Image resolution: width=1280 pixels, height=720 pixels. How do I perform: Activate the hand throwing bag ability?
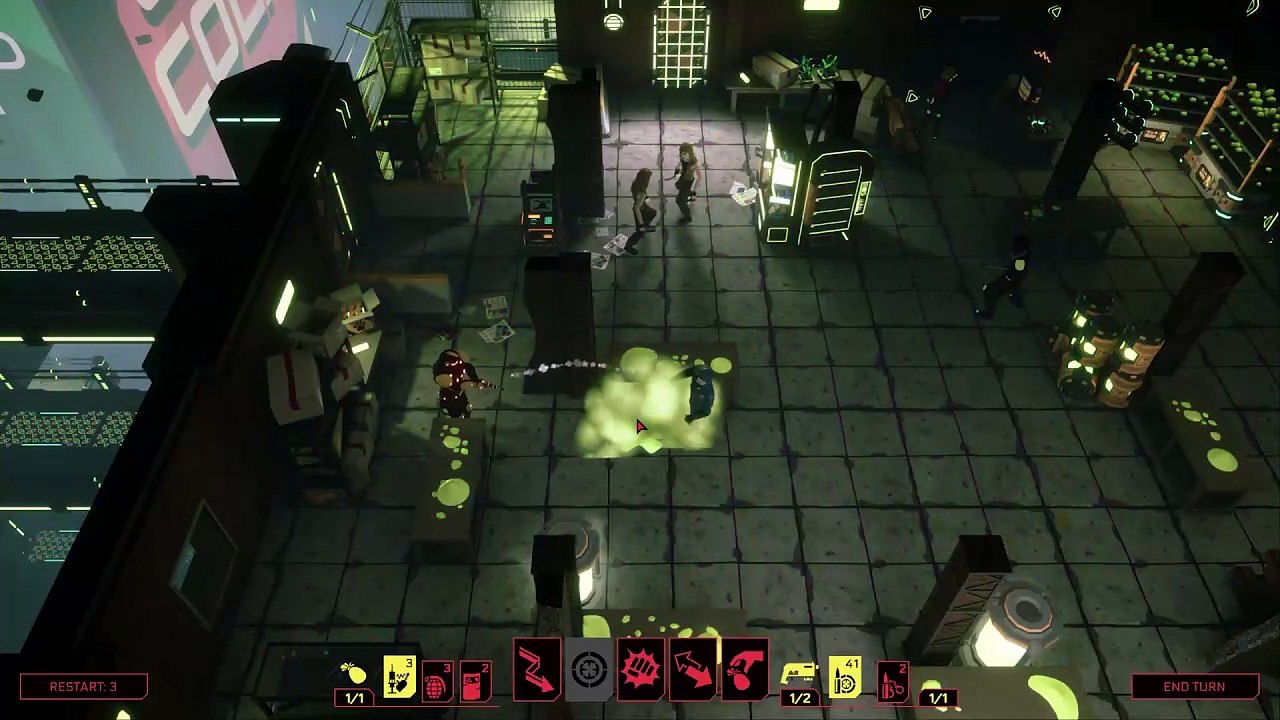pyautogui.click(x=744, y=668)
